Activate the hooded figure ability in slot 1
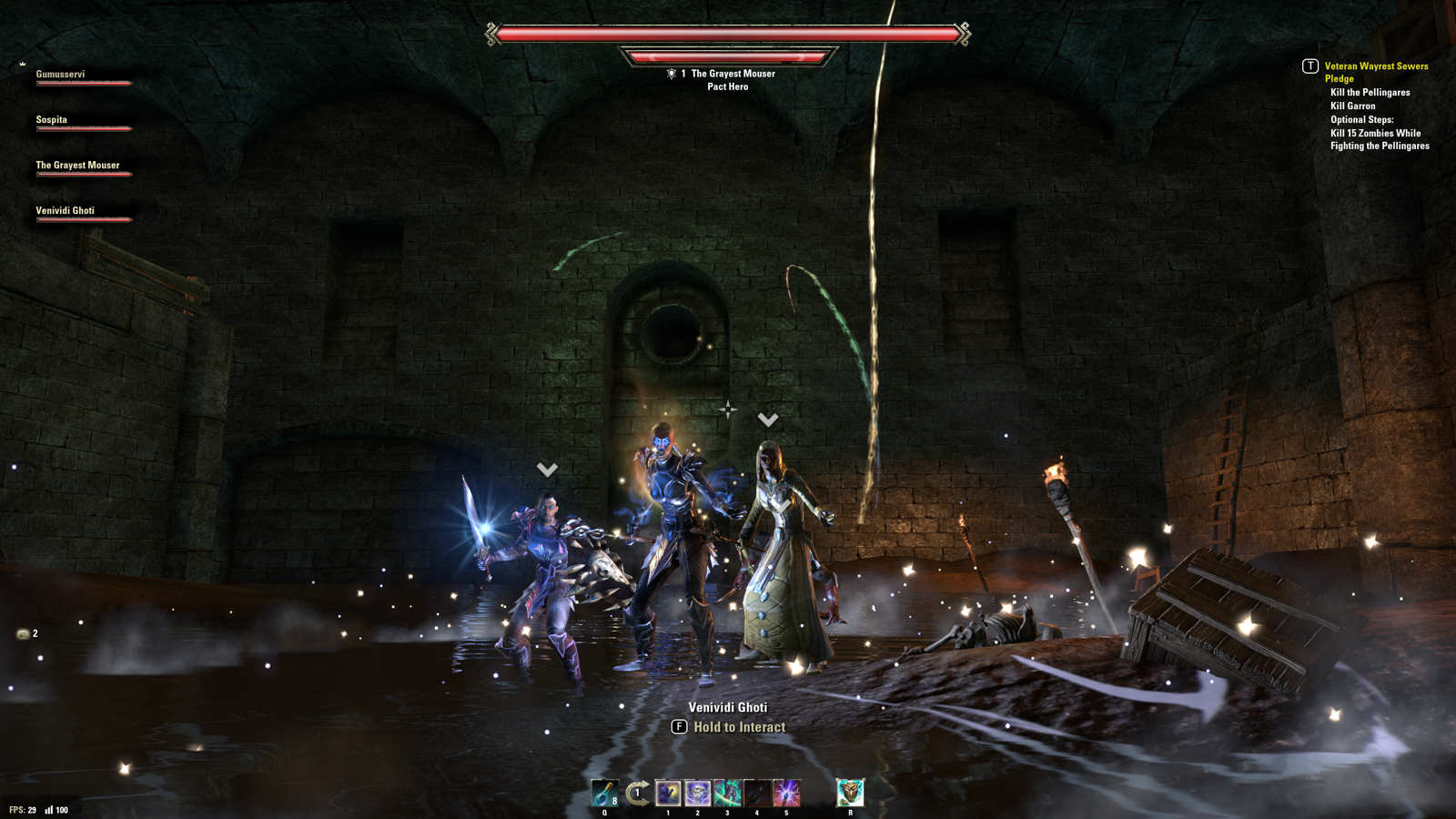 (x=668, y=793)
